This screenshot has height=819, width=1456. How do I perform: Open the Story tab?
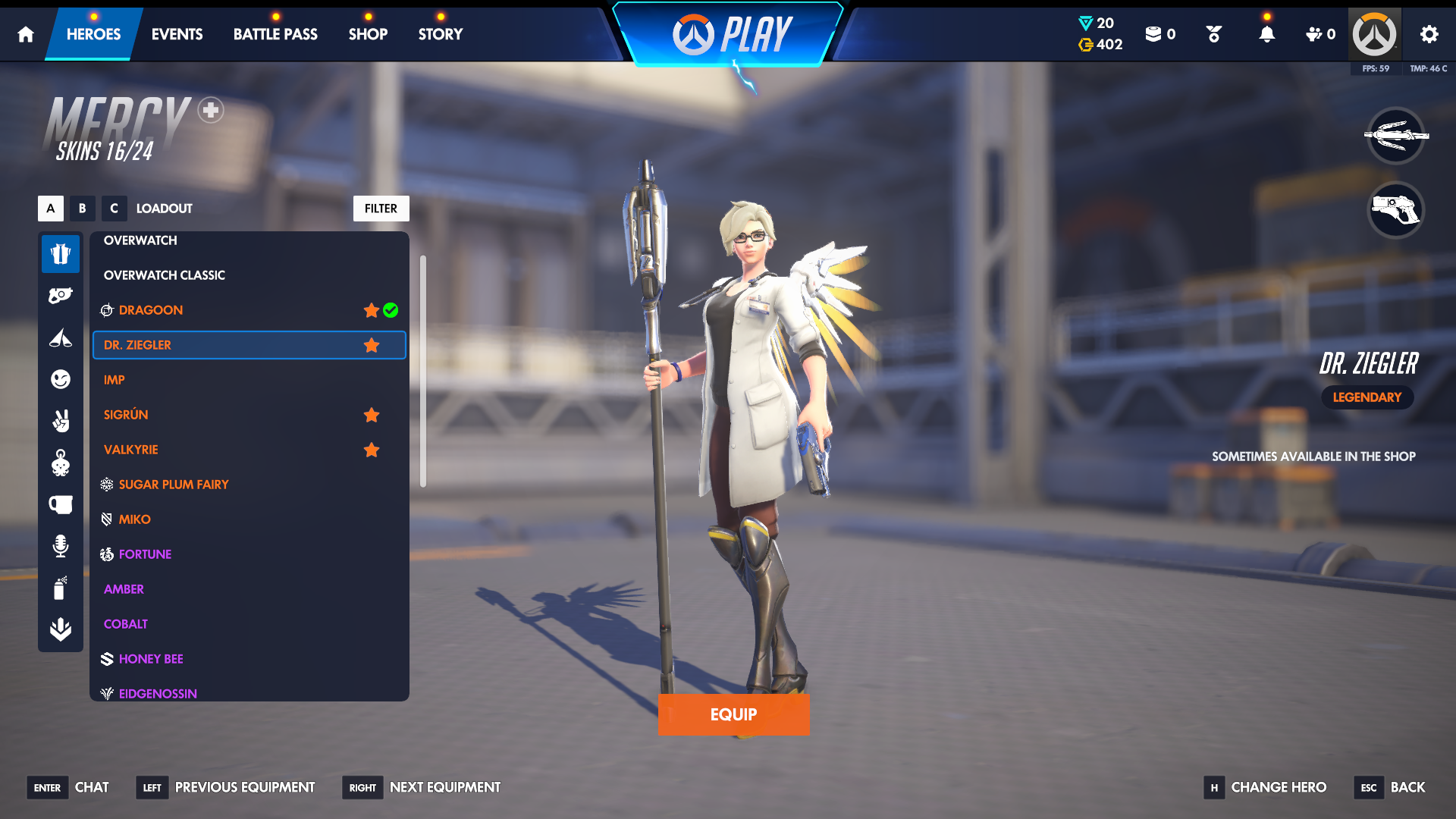[440, 34]
